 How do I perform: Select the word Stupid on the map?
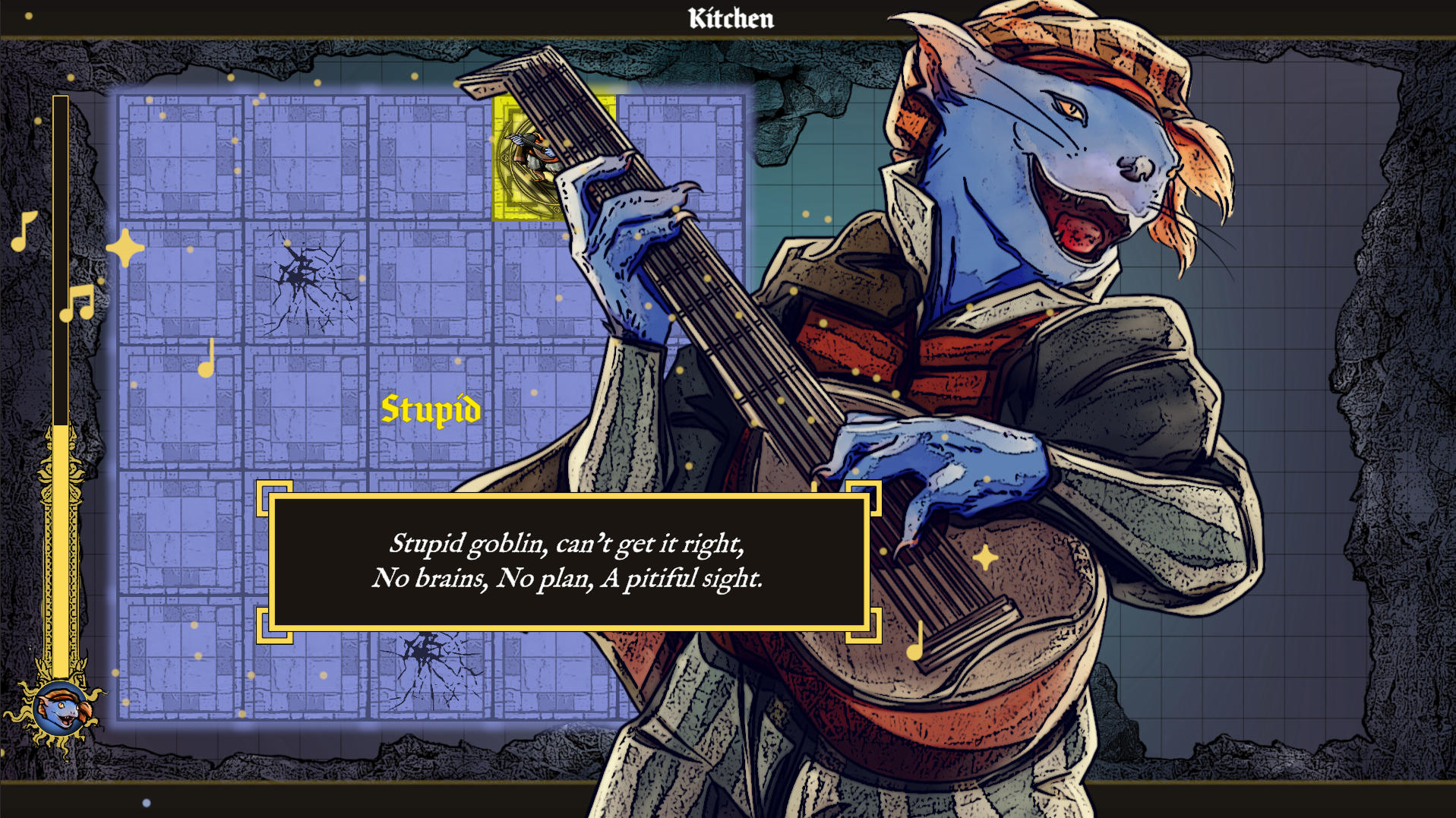431,411
